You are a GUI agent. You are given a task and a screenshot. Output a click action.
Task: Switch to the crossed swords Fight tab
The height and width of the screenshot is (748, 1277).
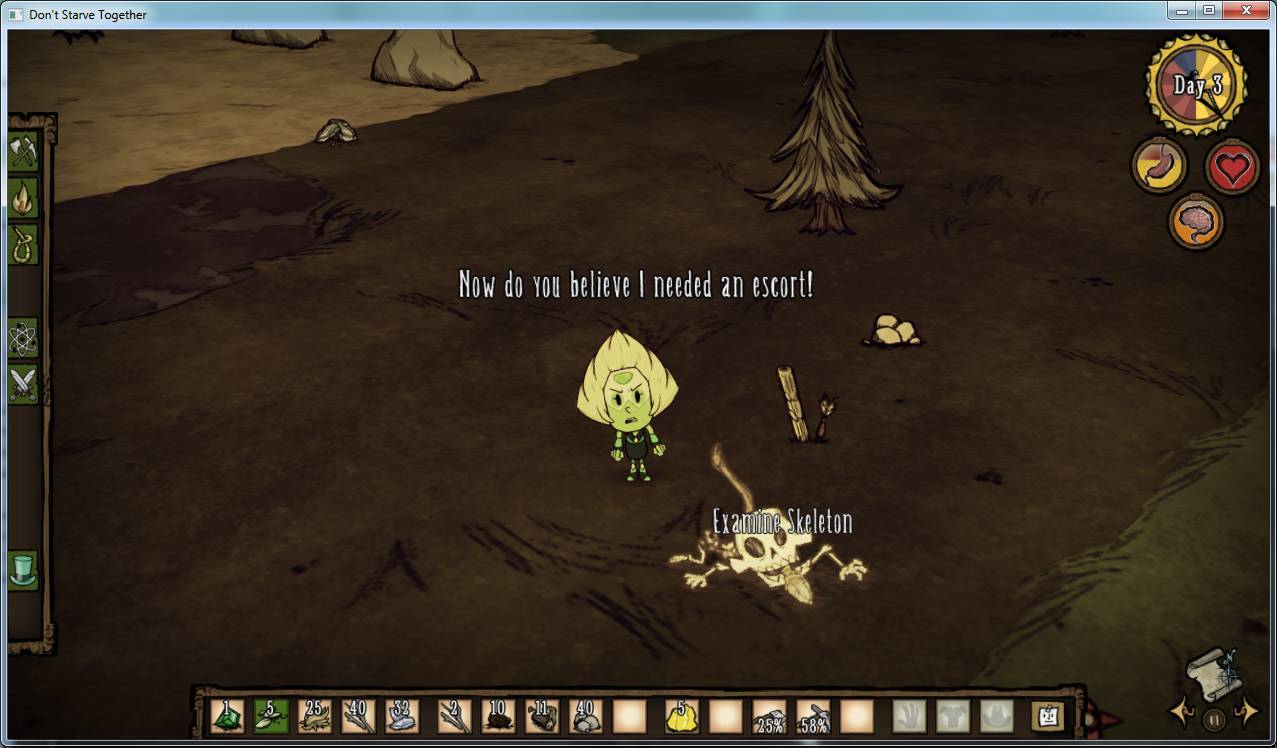pos(22,384)
